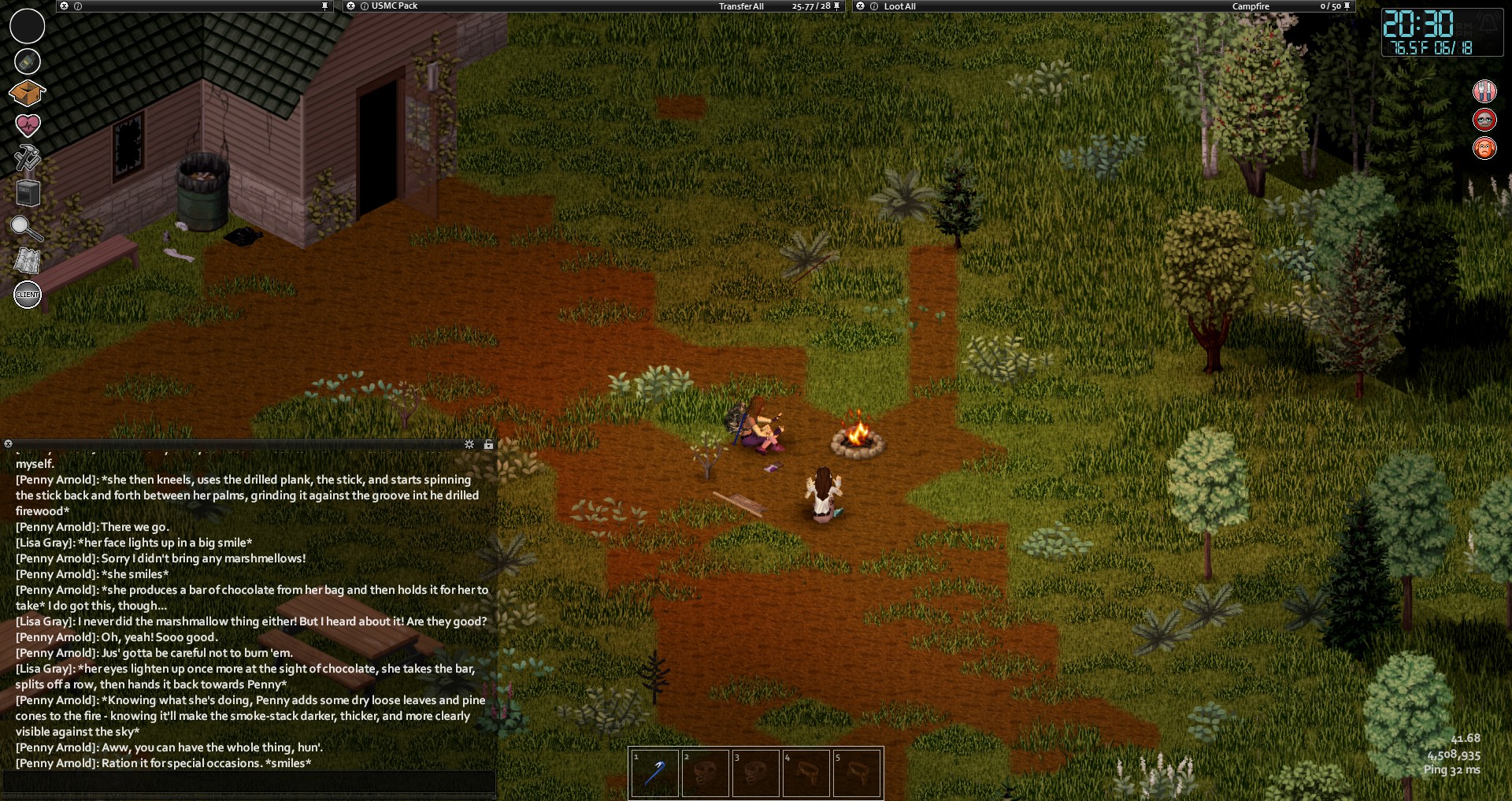Screen dimensions: 1512x801
Task: Select the radio device icon in sidebar
Action: pos(28,61)
